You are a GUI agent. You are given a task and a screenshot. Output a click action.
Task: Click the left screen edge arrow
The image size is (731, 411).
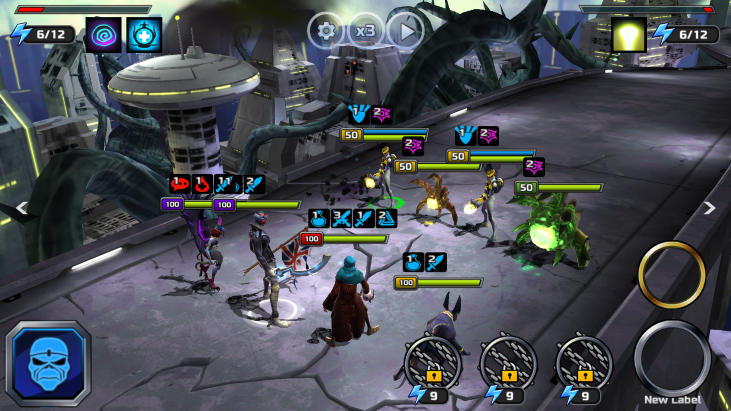(x=19, y=208)
